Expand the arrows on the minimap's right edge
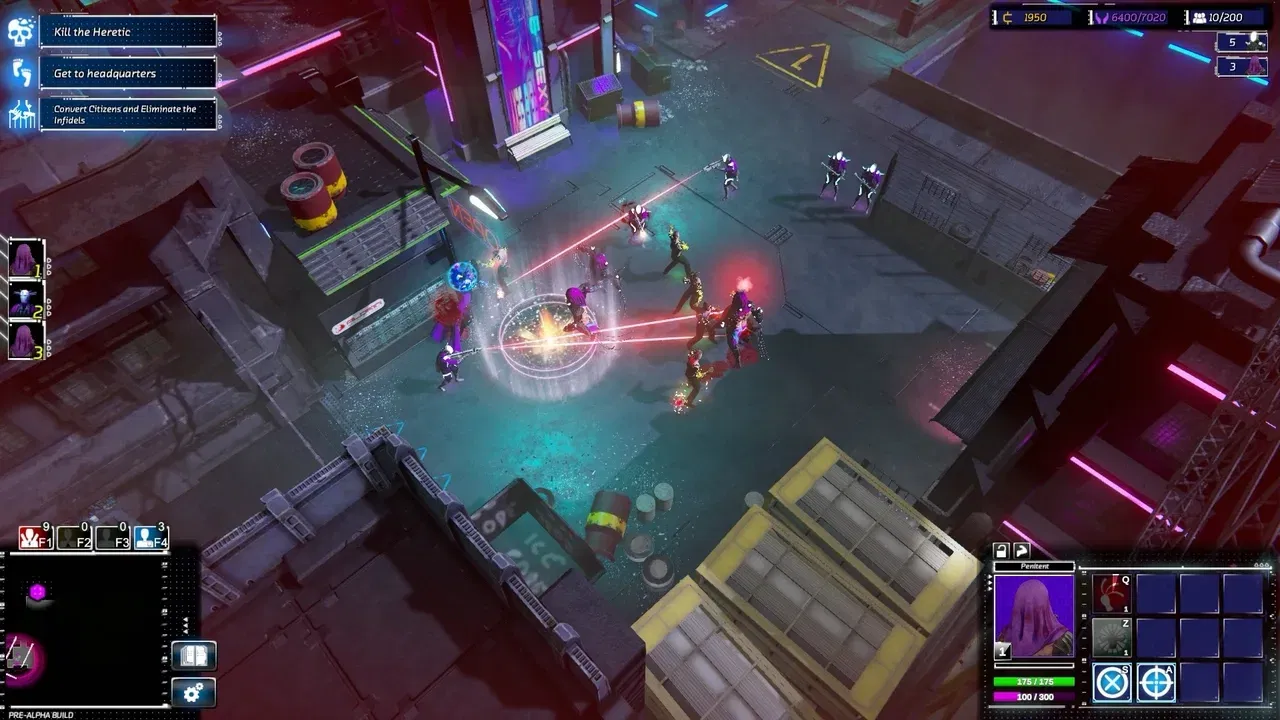This screenshot has width=1280, height=720. 185,626
